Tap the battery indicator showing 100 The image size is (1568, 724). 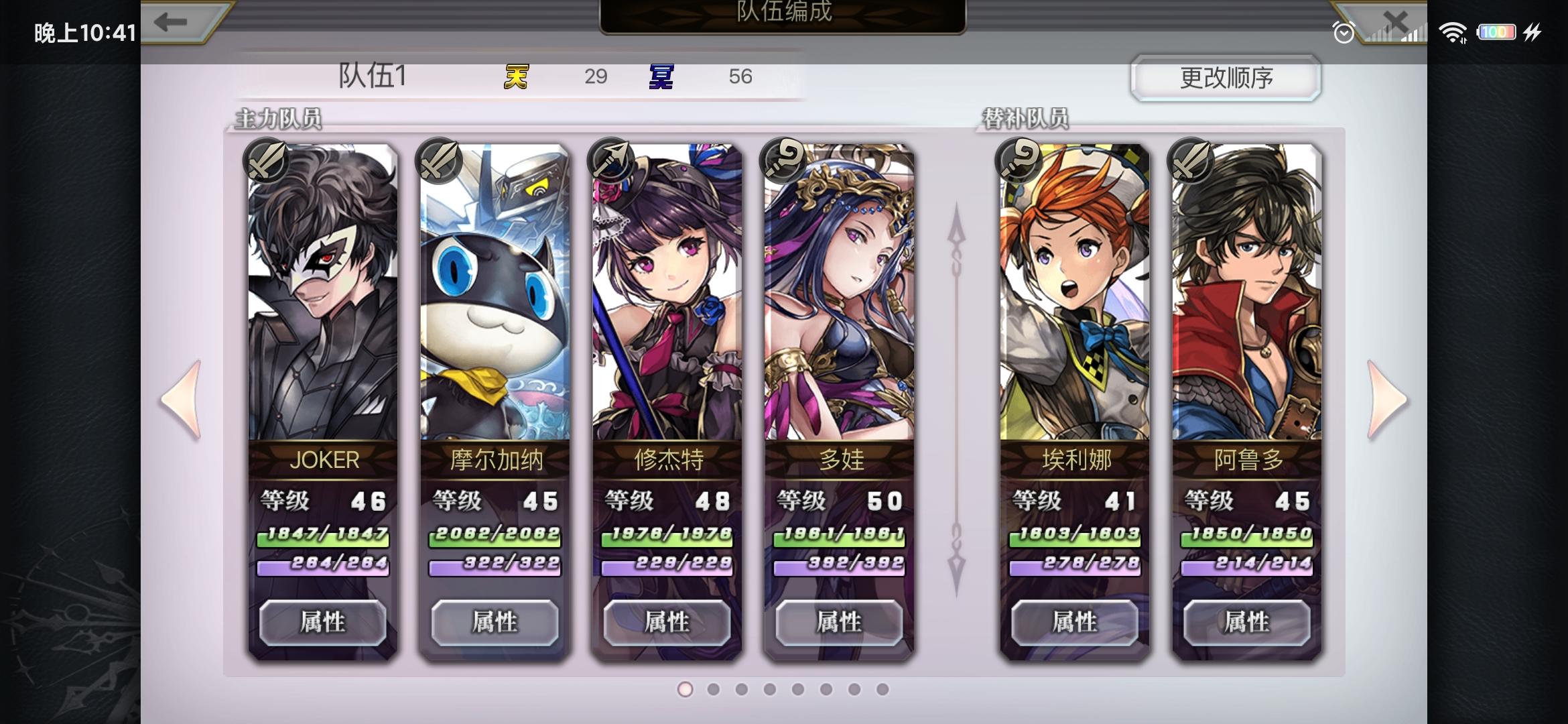point(1497,32)
